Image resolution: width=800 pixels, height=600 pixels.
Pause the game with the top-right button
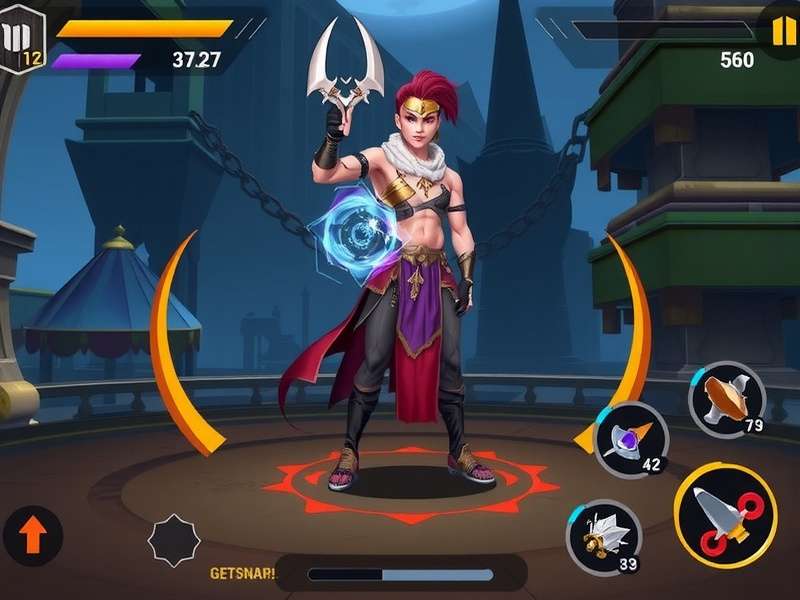coord(781,31)
